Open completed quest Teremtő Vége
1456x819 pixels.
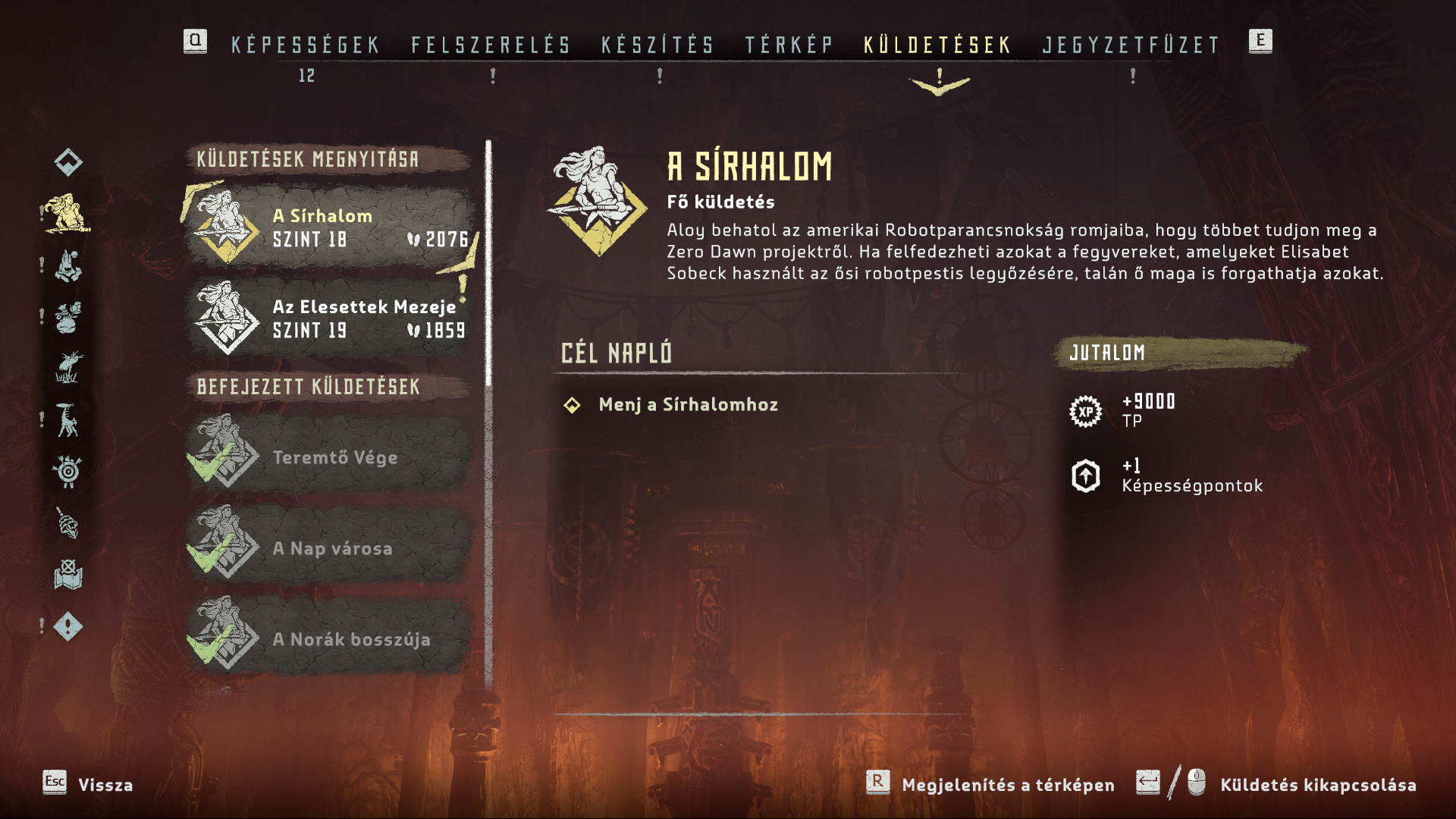coord(331,457)
